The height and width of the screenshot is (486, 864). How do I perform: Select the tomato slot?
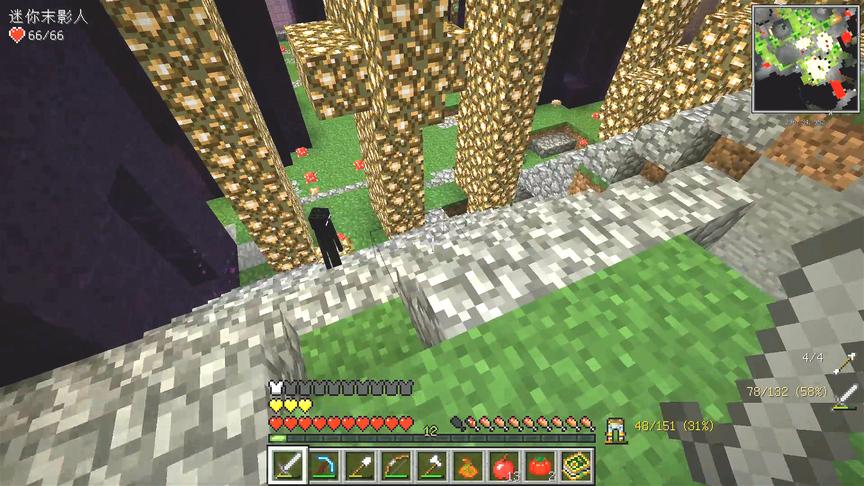pos(540,465)
